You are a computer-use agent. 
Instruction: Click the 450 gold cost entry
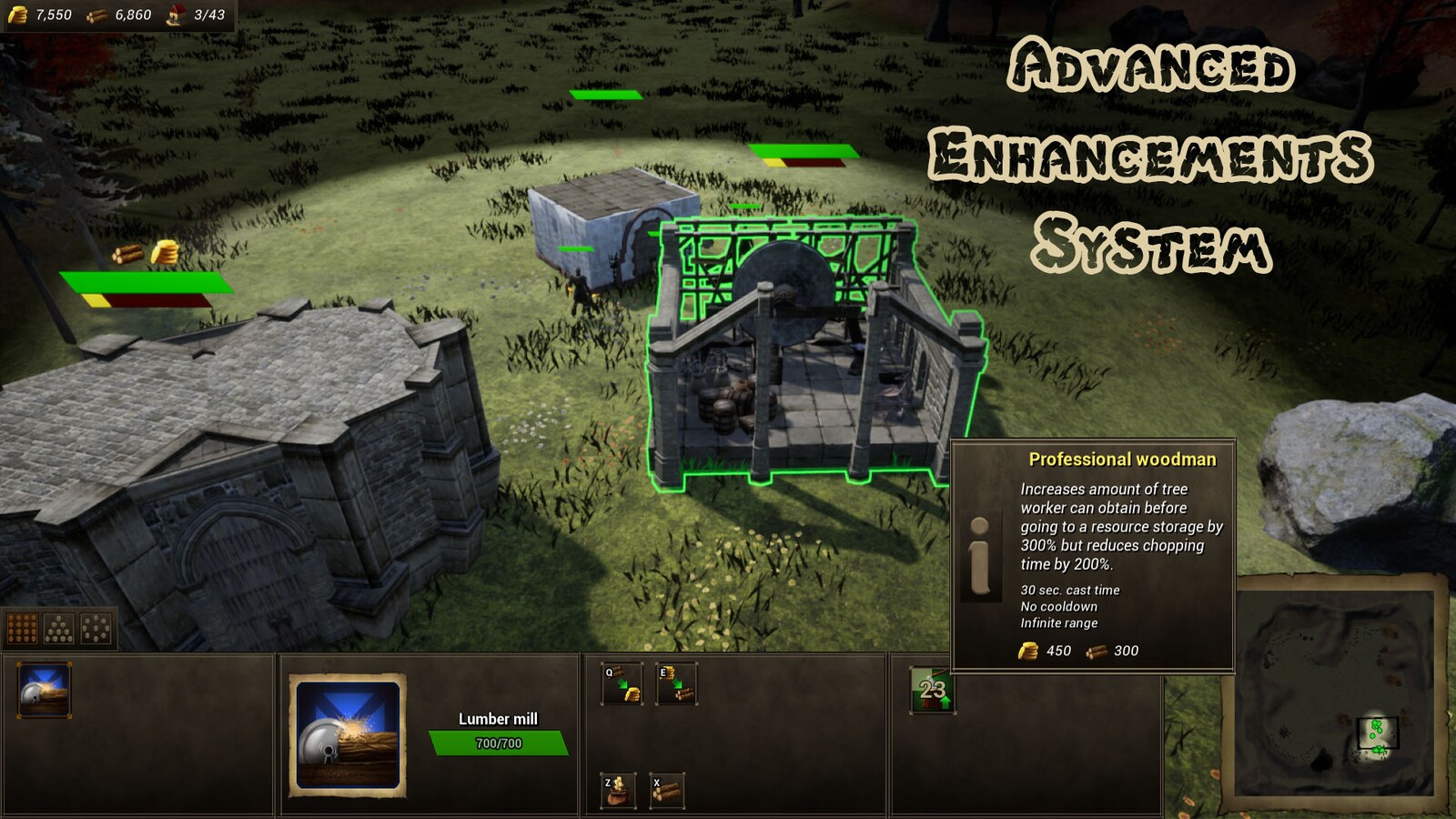pyautogui.click(x=1046, y=652)
